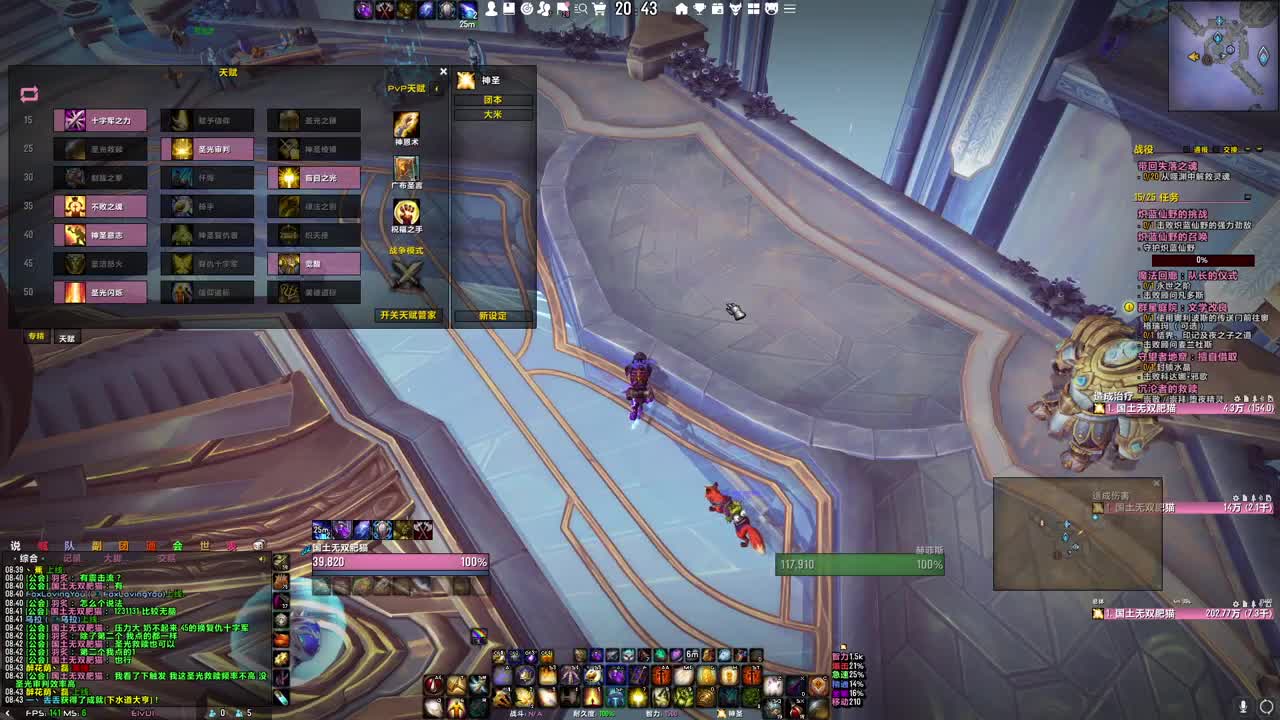Click the 新设定 button

[495, 318]
